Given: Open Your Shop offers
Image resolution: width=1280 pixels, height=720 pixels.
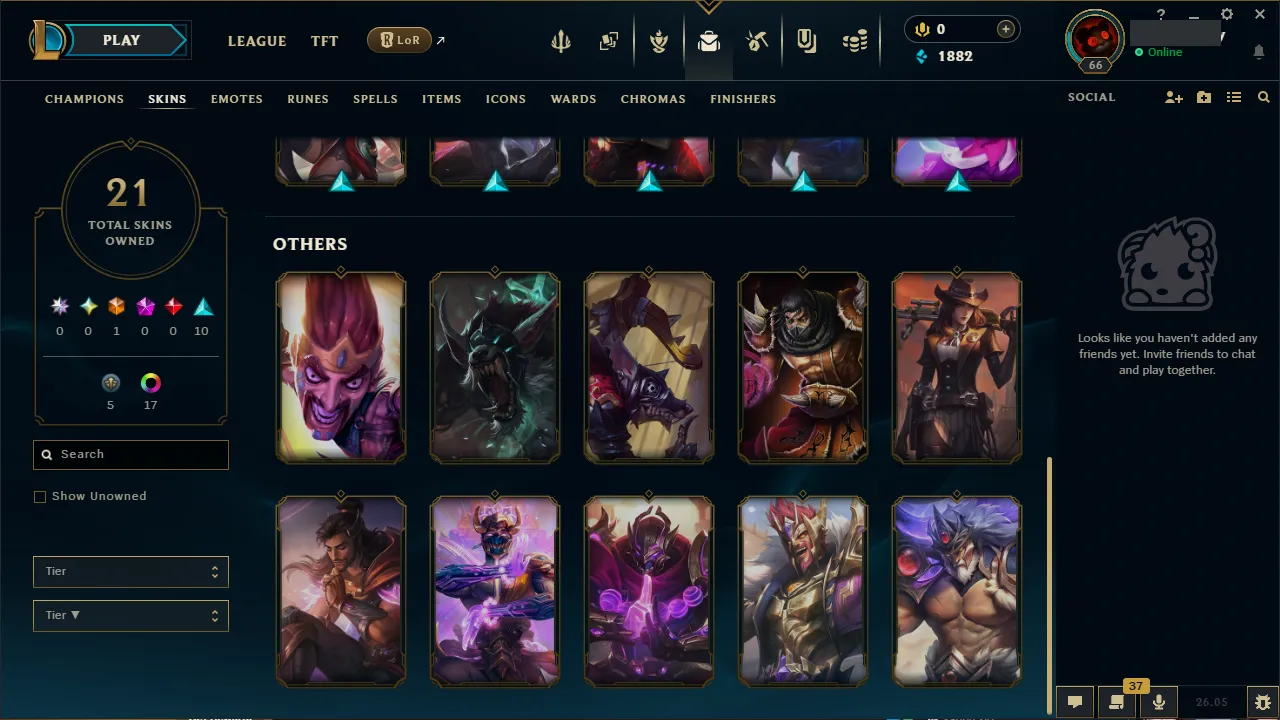Looking at the screenshot, I should pyautogui.click(x=806, y=41).
